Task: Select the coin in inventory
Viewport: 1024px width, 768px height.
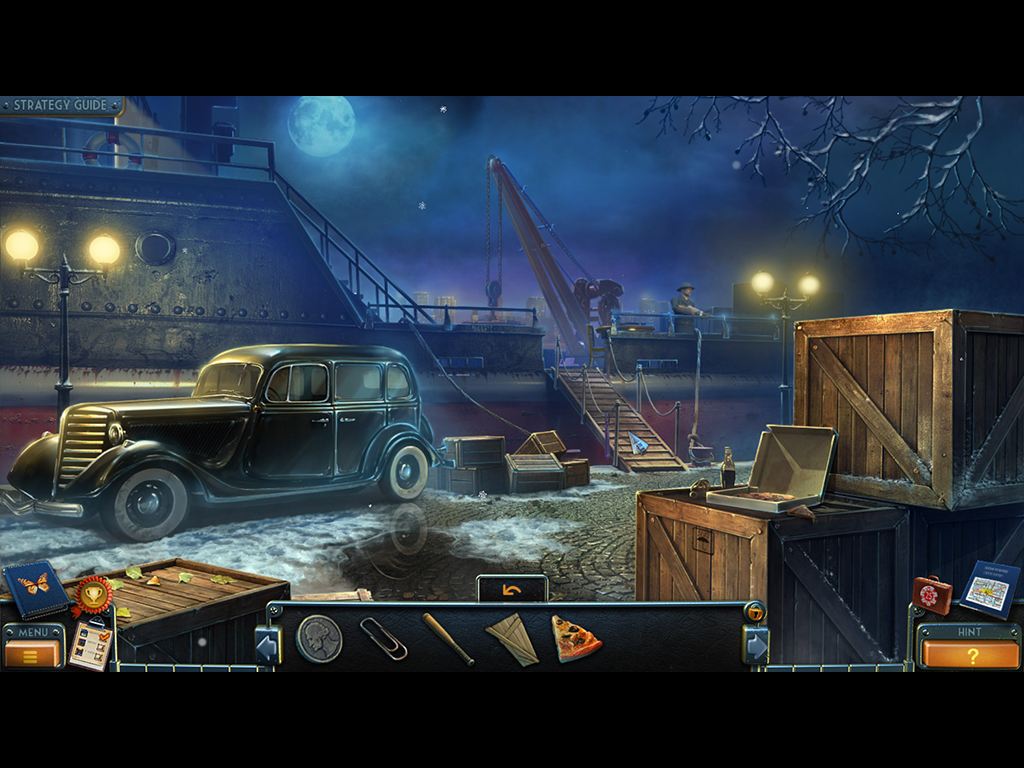Action: [319, 638]
